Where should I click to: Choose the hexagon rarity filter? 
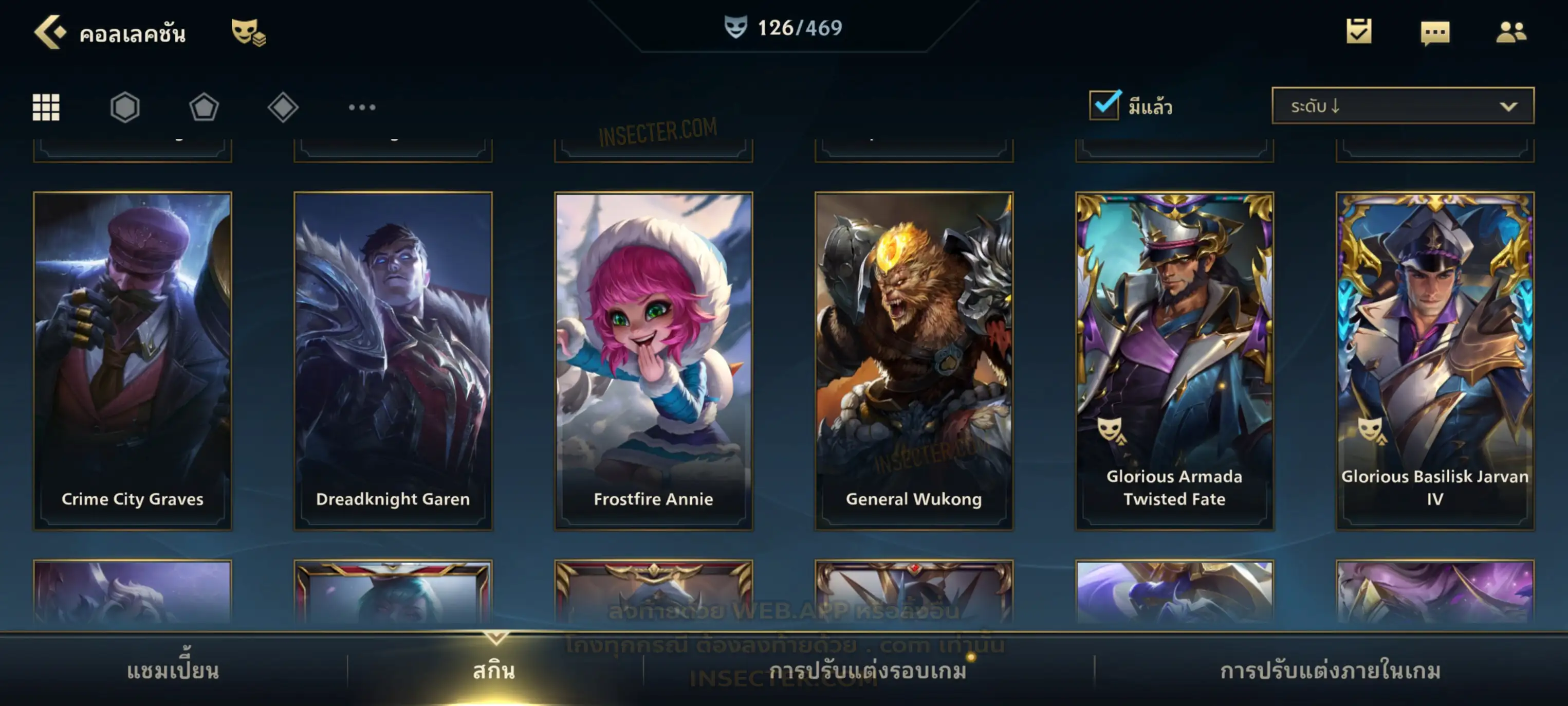[x=125, y=107]
